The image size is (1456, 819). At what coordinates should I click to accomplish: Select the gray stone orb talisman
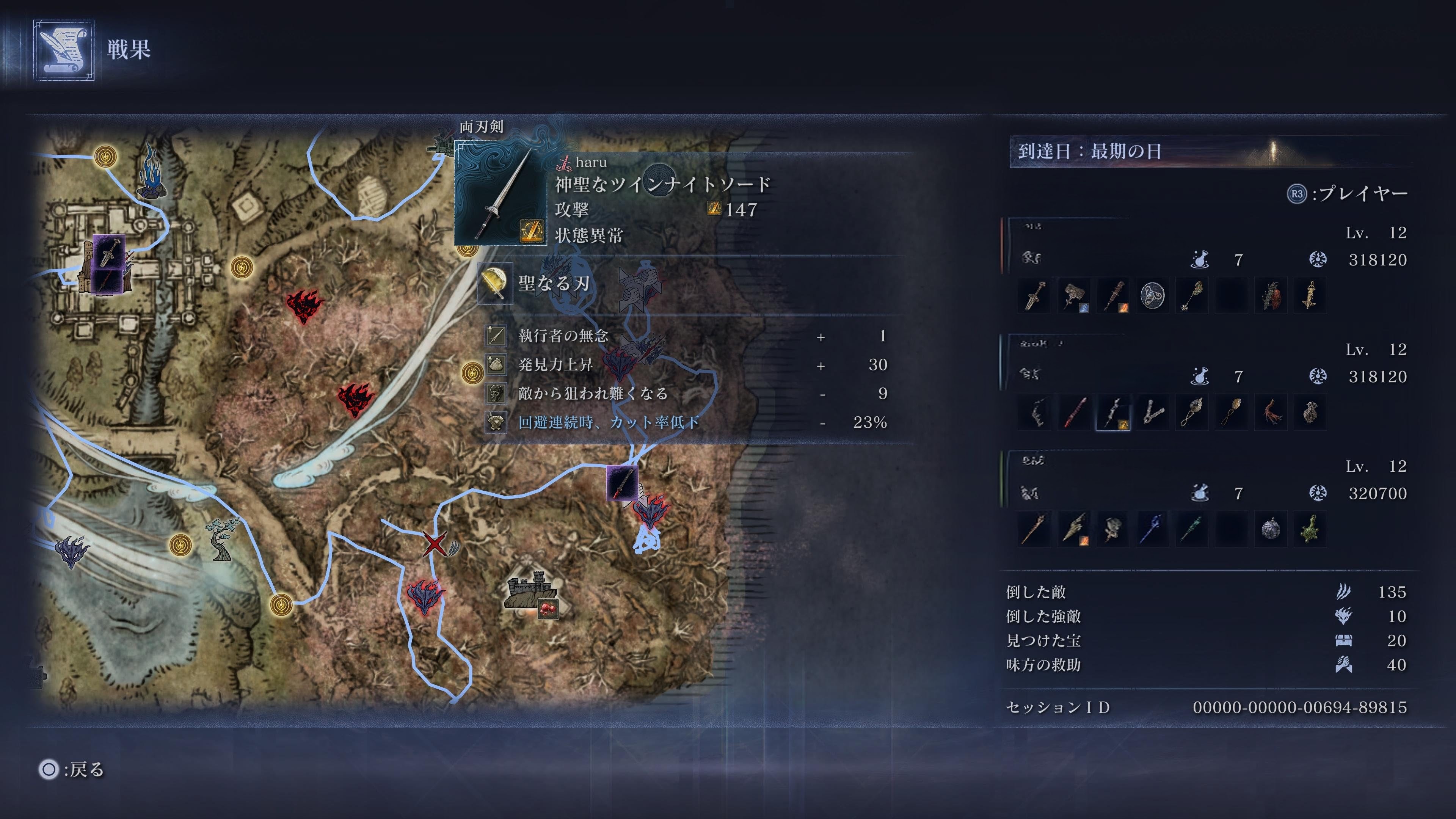pos(1271,529)
